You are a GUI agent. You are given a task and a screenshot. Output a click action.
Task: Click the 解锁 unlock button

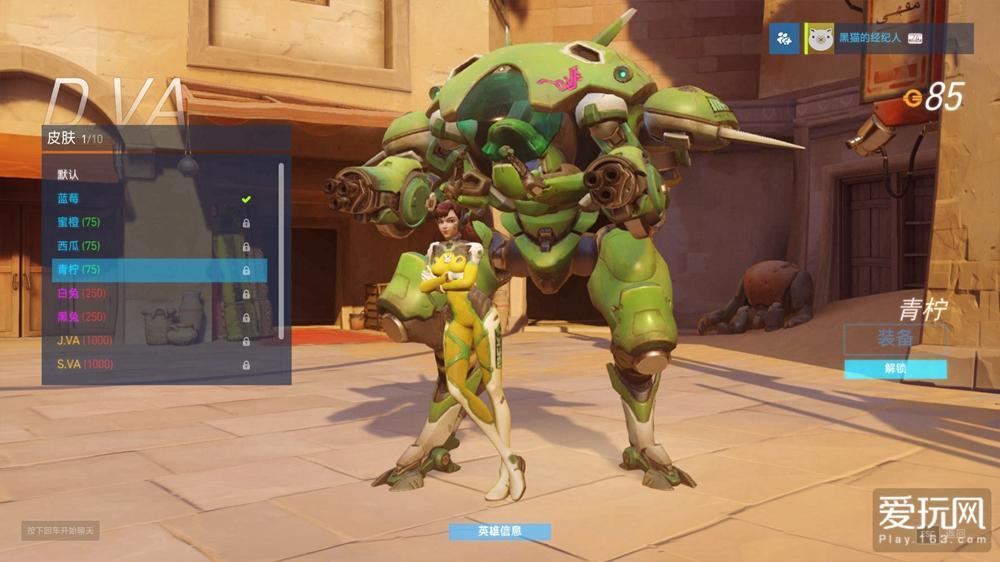tap(895, 369)
